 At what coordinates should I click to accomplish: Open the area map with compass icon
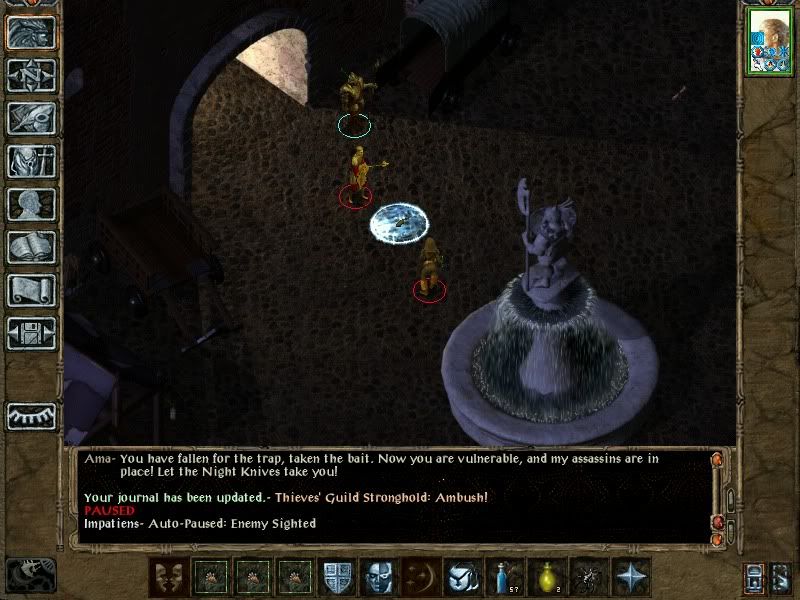[x=30, y=75]
